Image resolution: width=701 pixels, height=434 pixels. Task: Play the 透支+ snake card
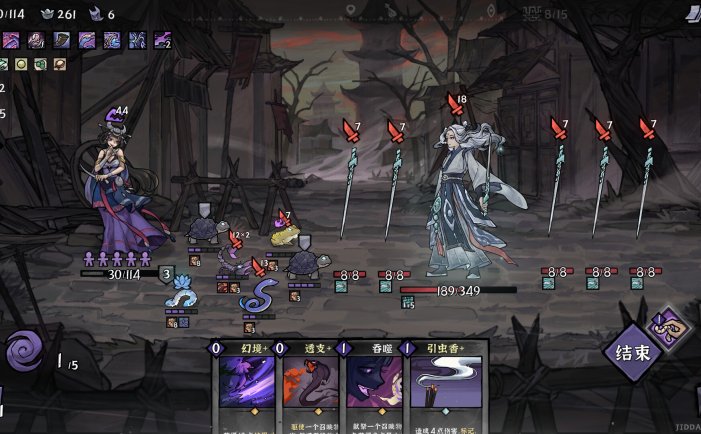[310, 390]
